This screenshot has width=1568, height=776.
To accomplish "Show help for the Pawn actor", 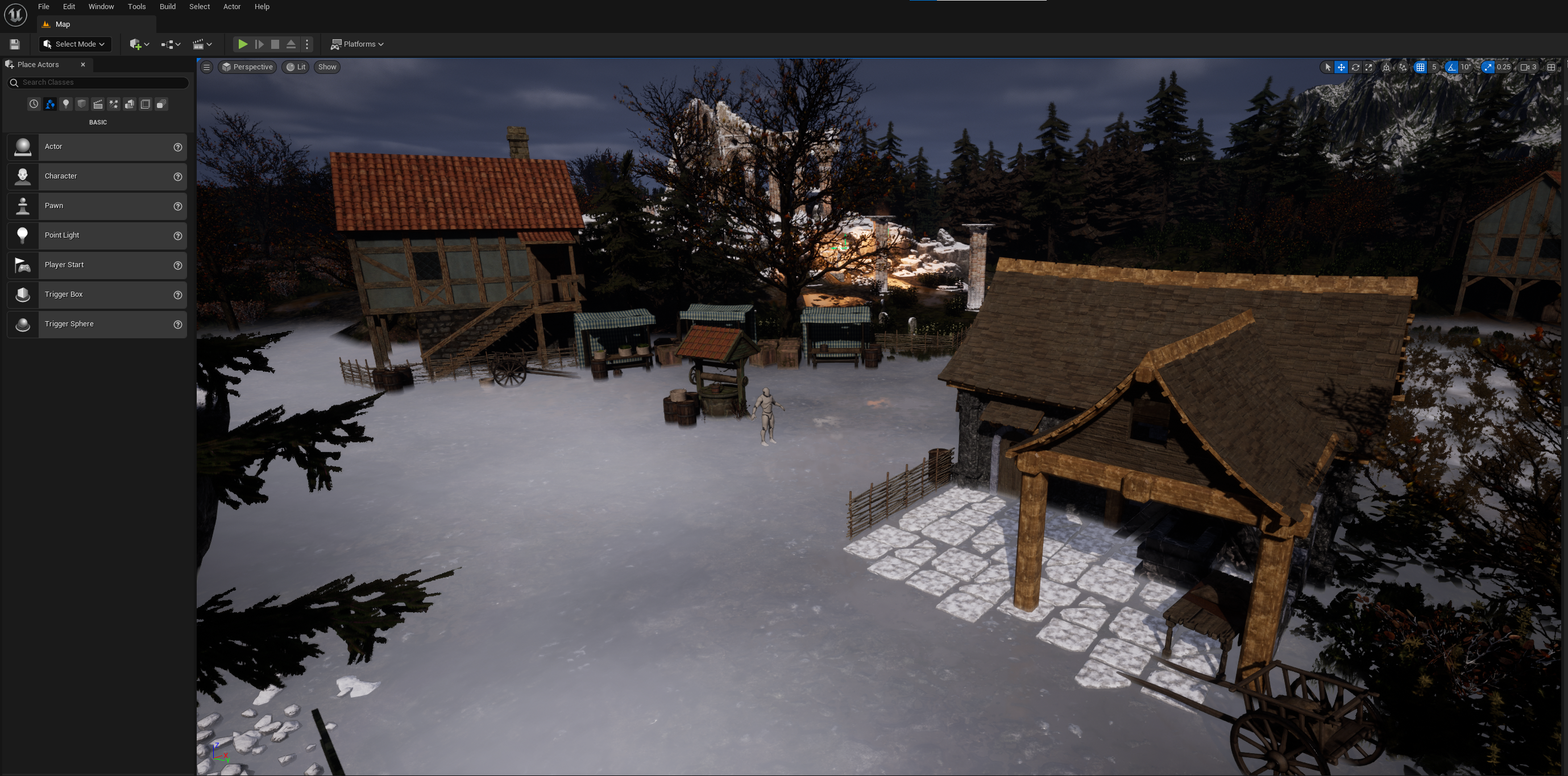I will (178, 206).
